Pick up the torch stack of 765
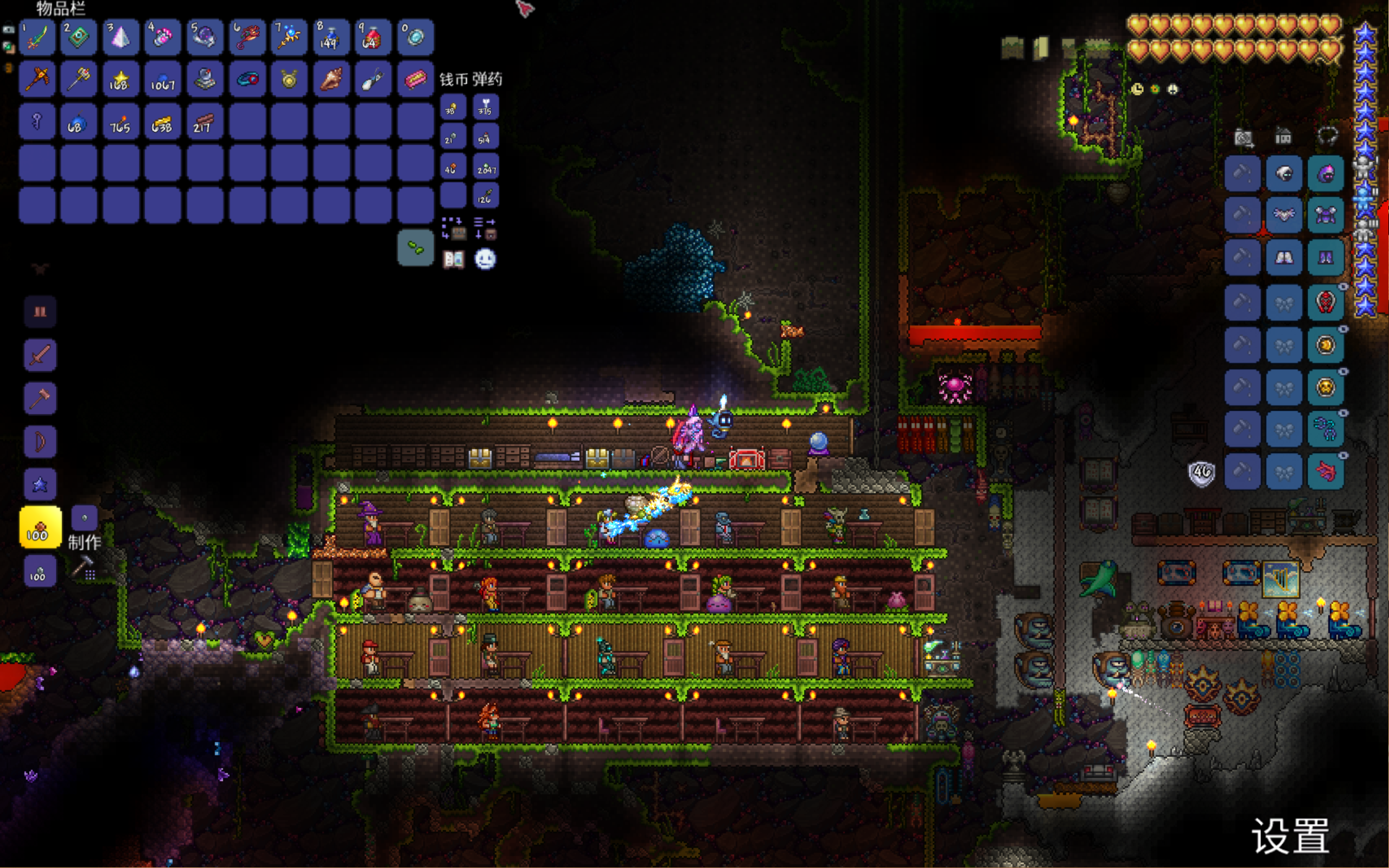Viewport: 1389px width, 868px height. tap(120, 122)
